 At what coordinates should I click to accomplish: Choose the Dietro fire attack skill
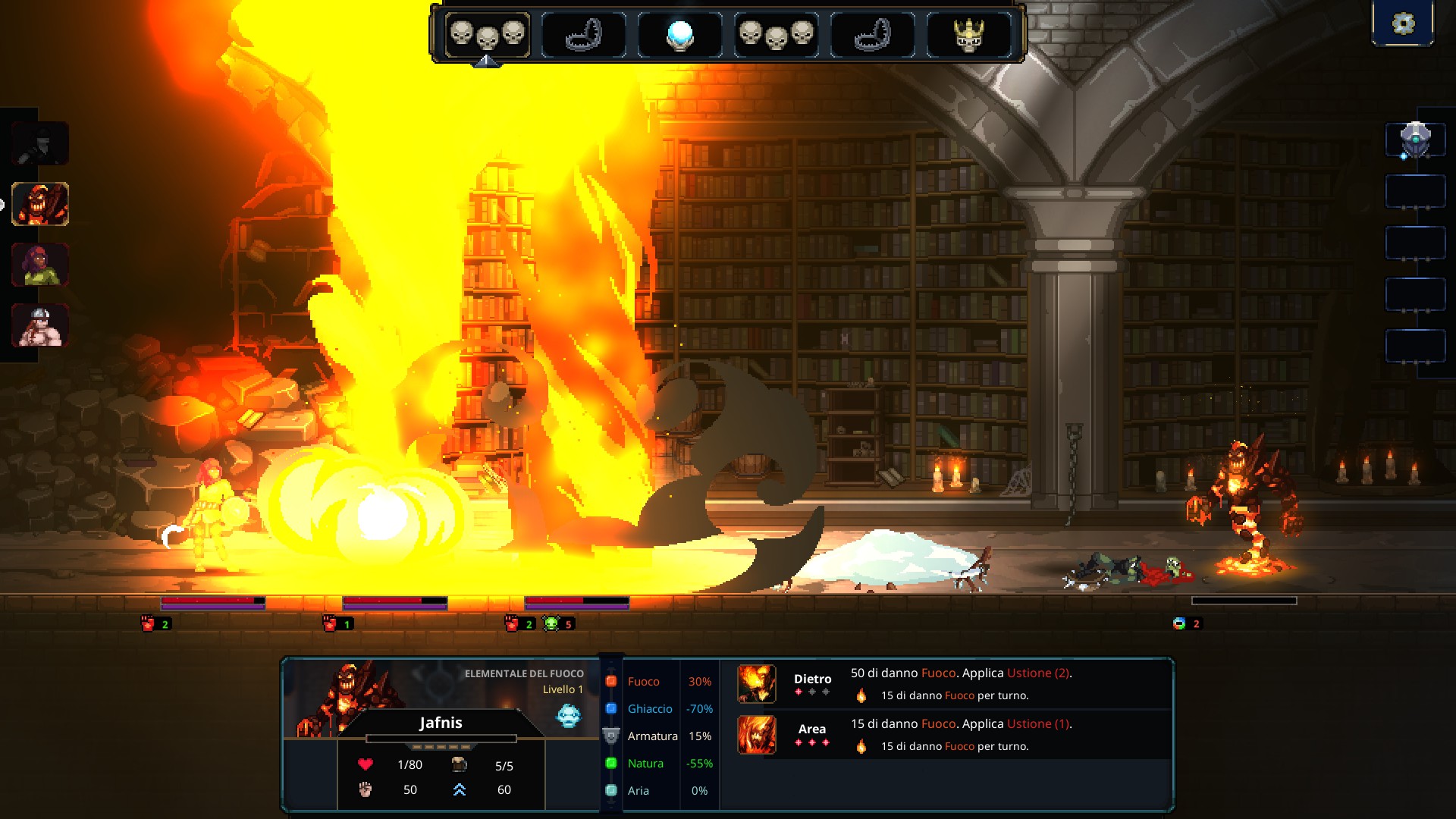(757, 684)
